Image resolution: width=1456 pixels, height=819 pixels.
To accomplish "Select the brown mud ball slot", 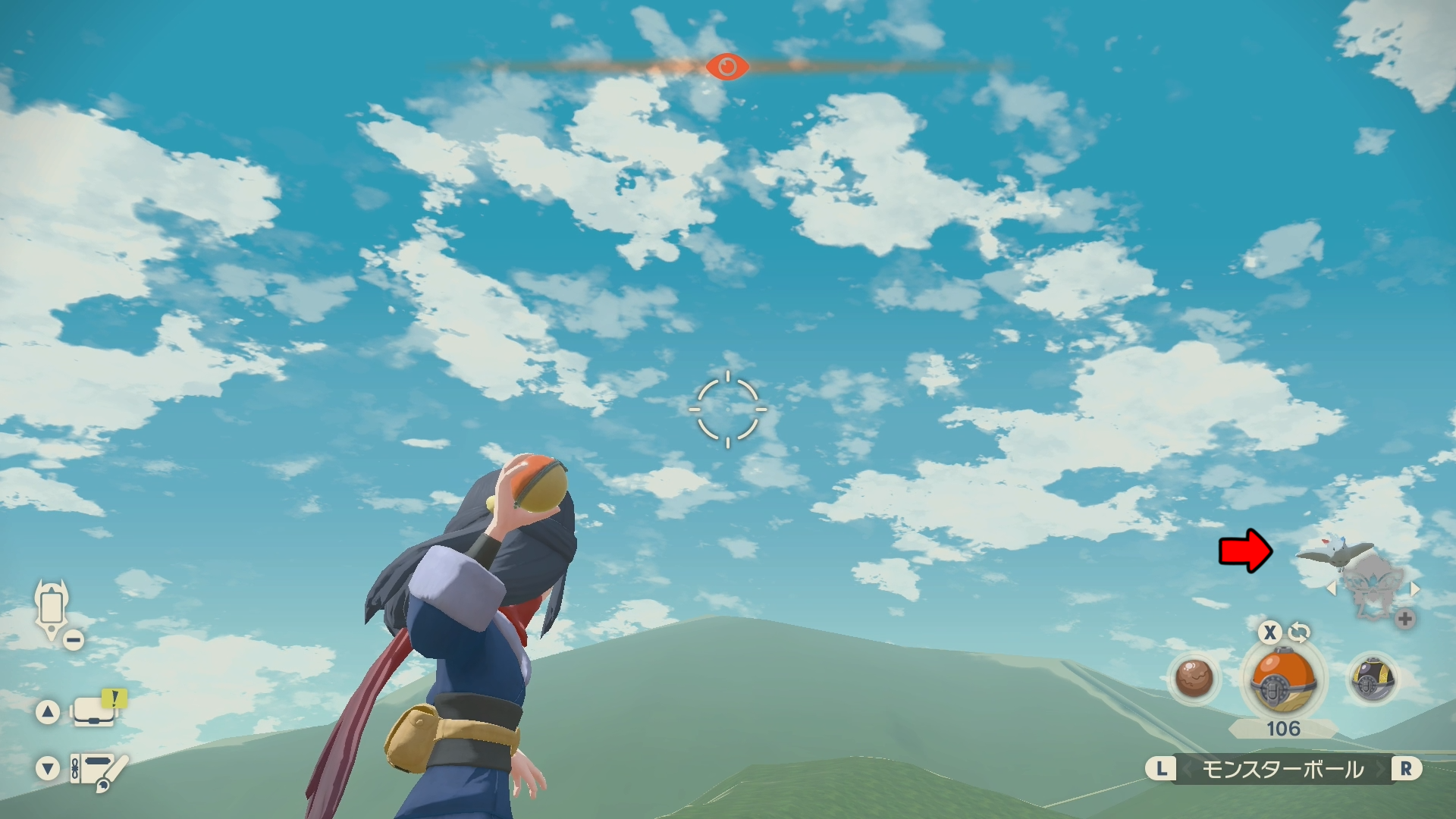I will pyautogui.click(x=1194, y=677).
